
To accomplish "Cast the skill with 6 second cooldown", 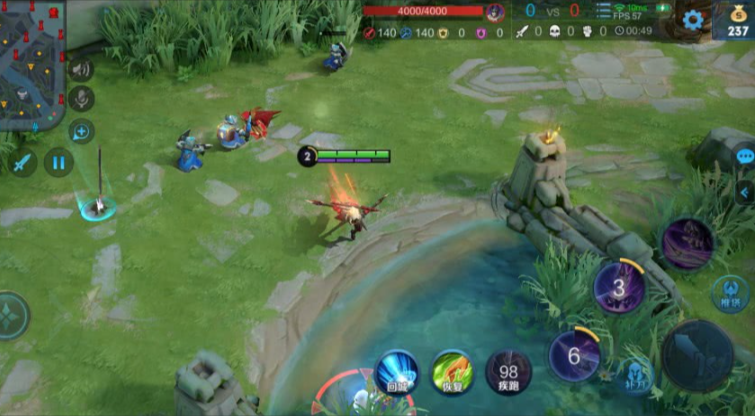I will pos(574,356).
